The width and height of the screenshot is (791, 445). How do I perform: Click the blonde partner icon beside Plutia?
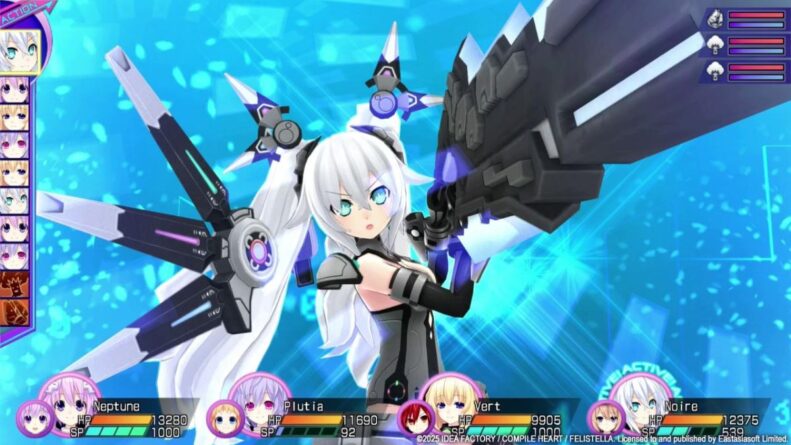(x=224, y=418)
